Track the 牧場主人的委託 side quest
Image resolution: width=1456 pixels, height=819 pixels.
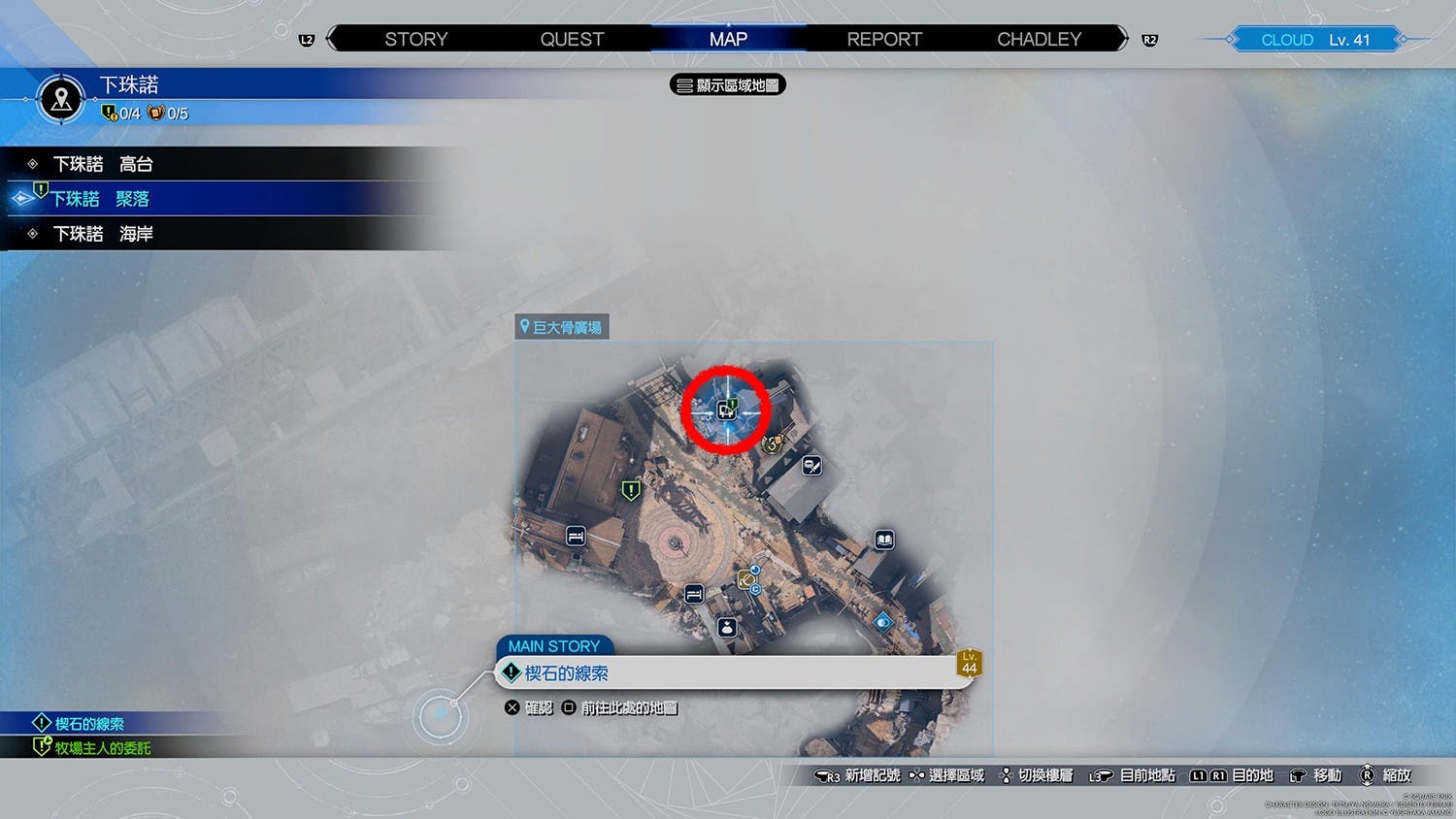tap(102, 748)
